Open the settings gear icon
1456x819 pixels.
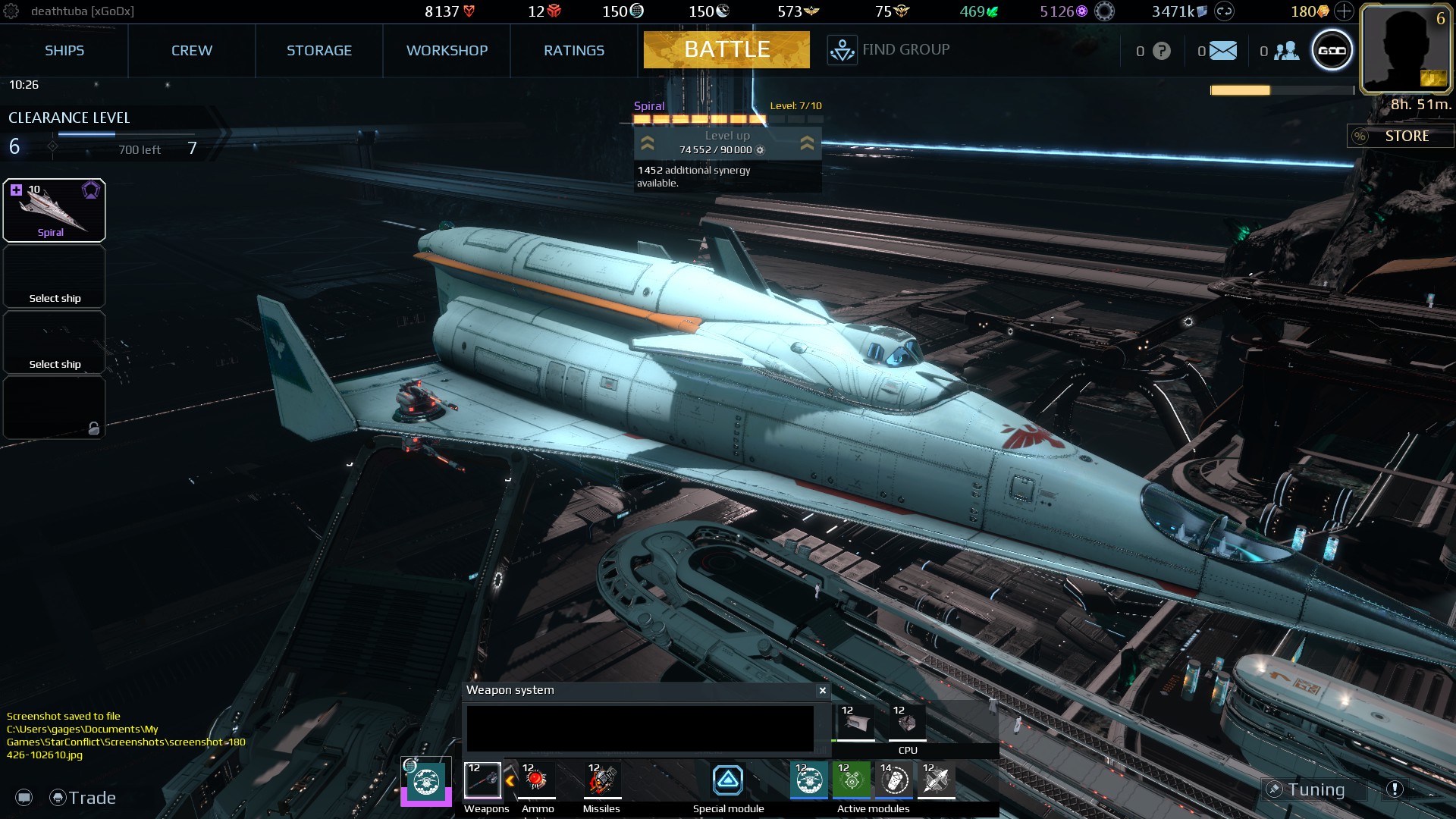click(11, 11)
